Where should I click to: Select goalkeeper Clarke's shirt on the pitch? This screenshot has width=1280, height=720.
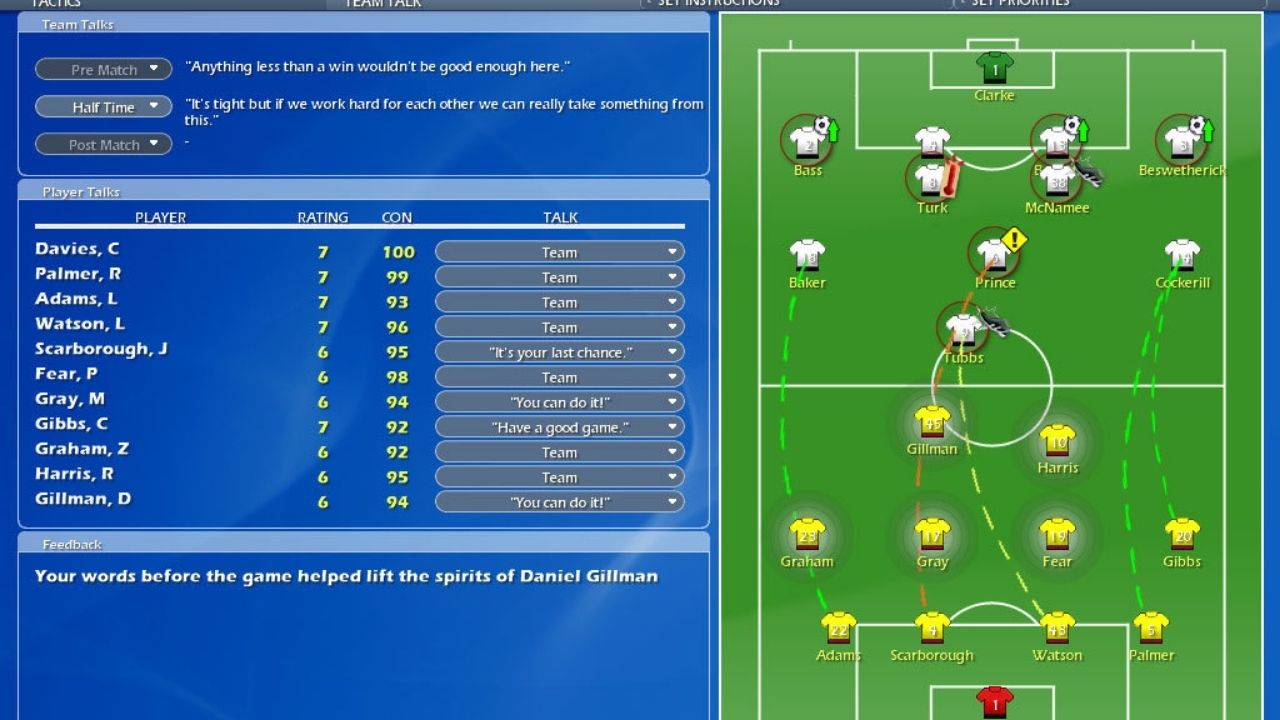click(x=994, y=68)
